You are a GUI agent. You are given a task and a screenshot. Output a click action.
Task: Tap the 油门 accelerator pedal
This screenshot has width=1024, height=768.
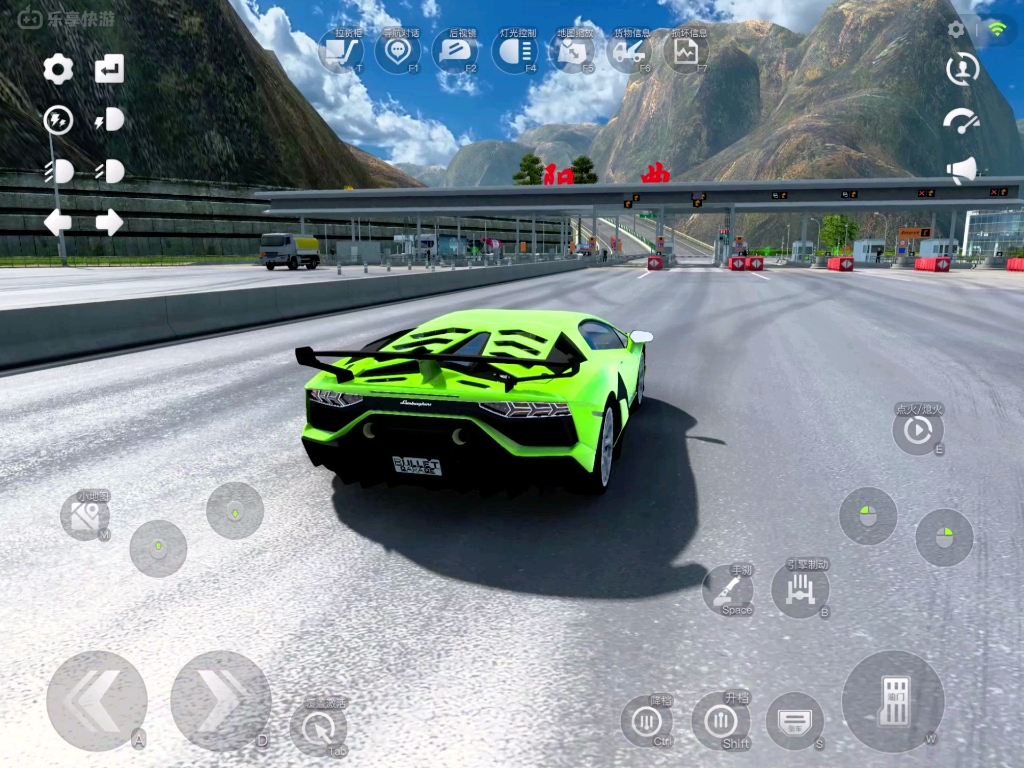pos(893,701)
